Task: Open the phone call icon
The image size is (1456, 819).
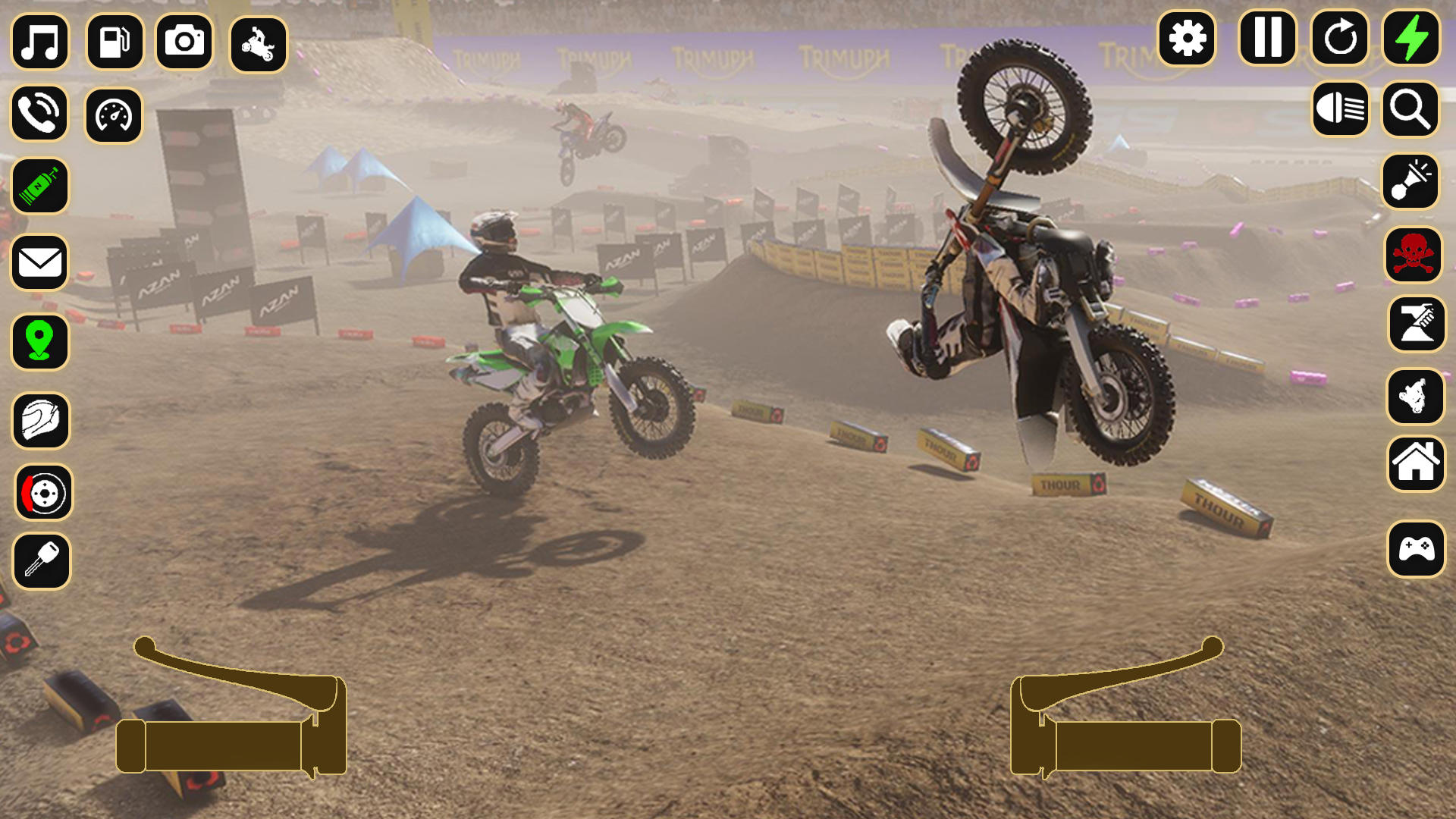Action: pyautogui.click(x=41, y=115)
